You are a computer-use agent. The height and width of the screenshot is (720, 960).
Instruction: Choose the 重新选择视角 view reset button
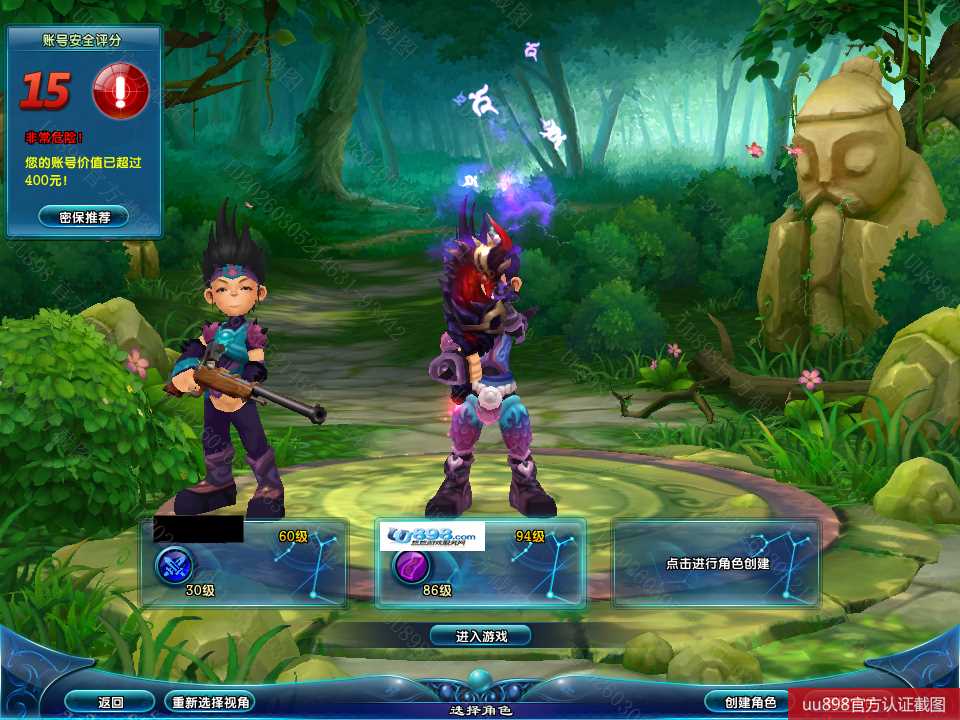tap(209, 702)
